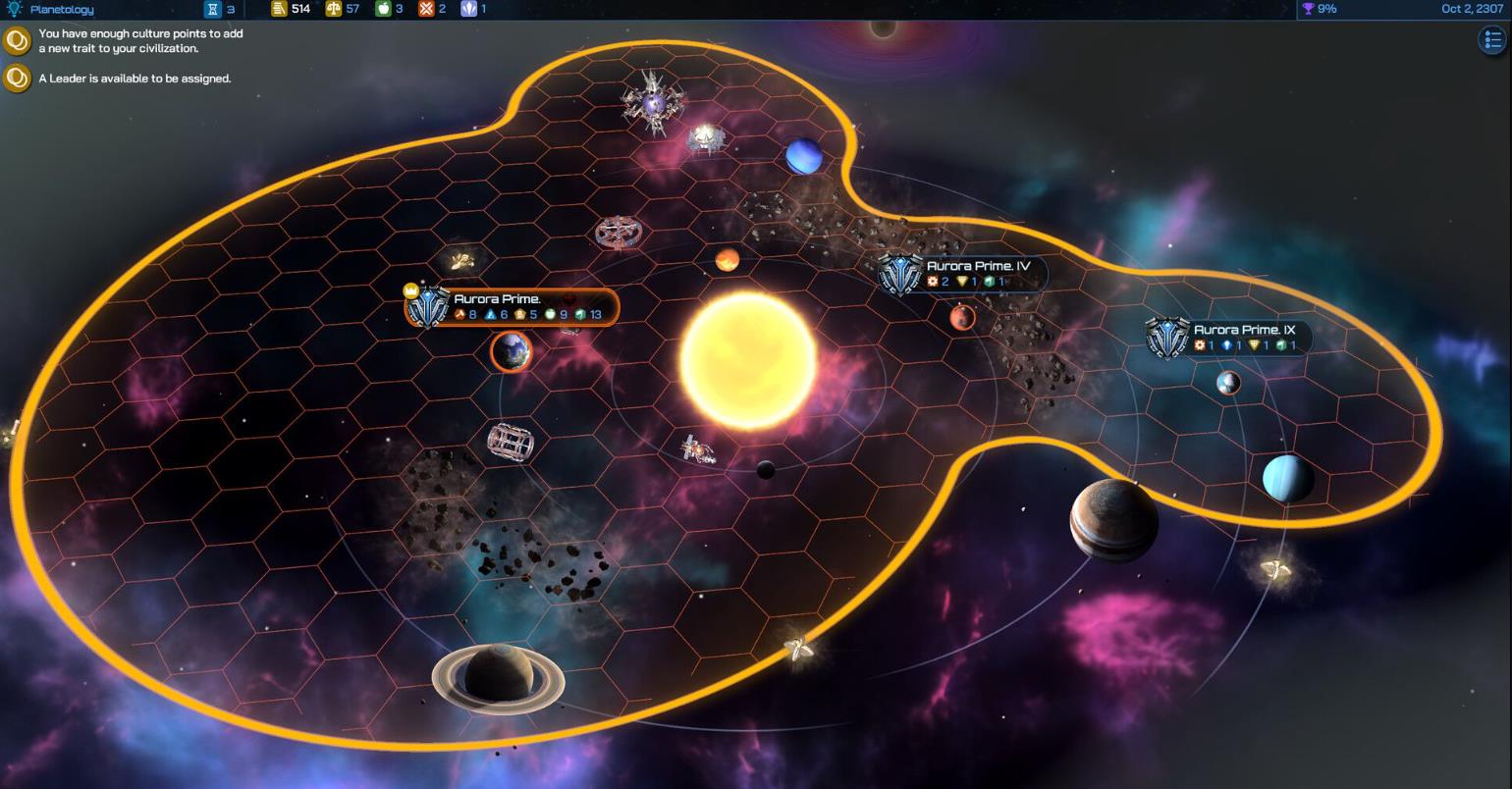1512x789 pixels.
Task: Open the objectives list icon in top-right corner
Action: point(1491,39)
